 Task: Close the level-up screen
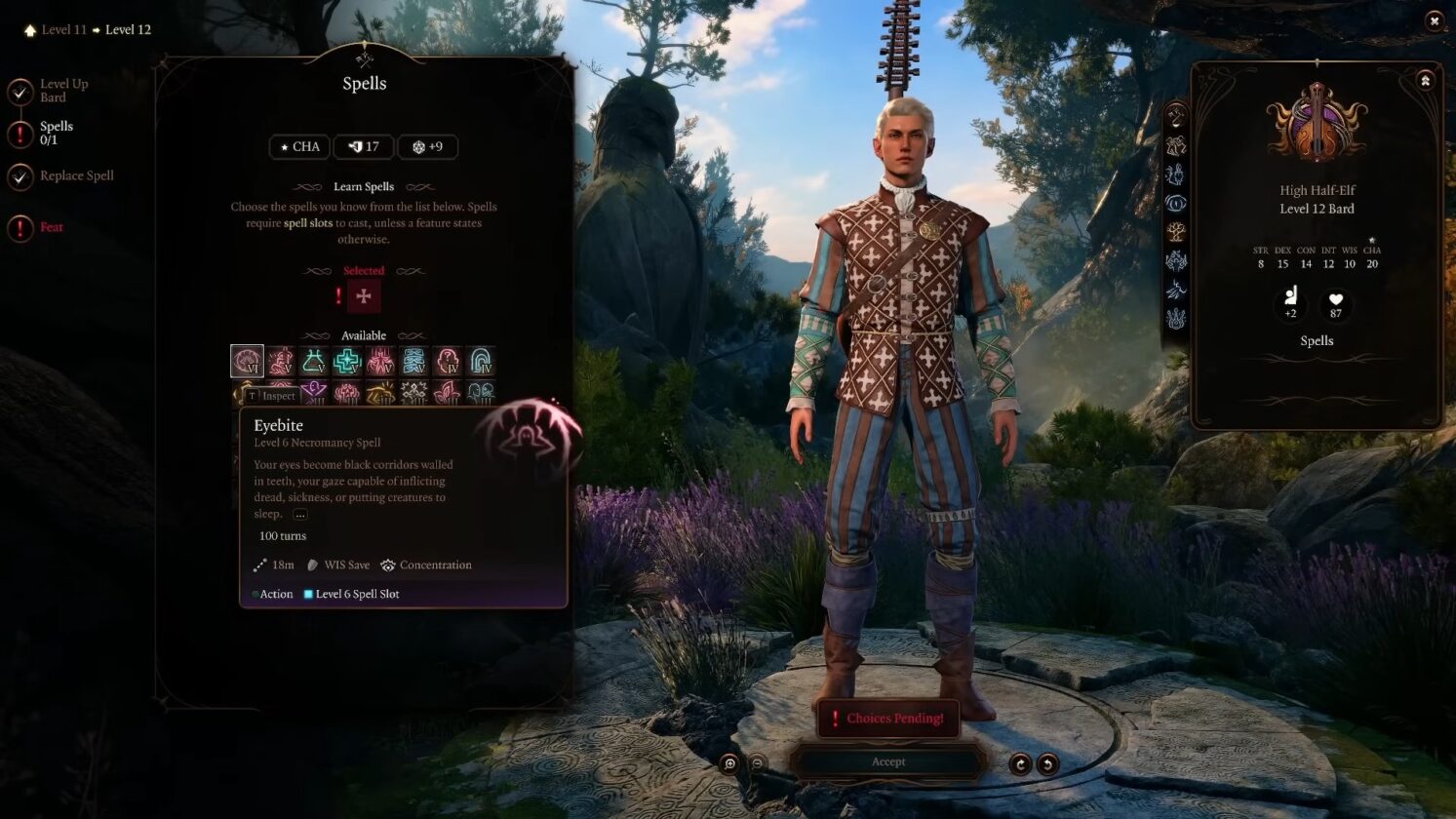click(x=1434, y=20)
